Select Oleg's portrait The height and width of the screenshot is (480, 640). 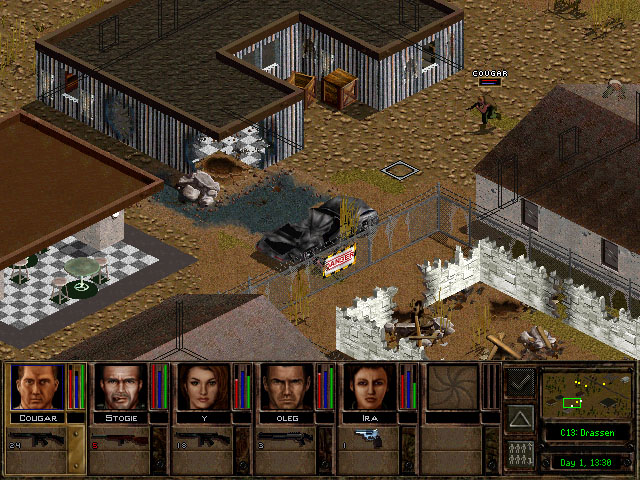(288, 387)
